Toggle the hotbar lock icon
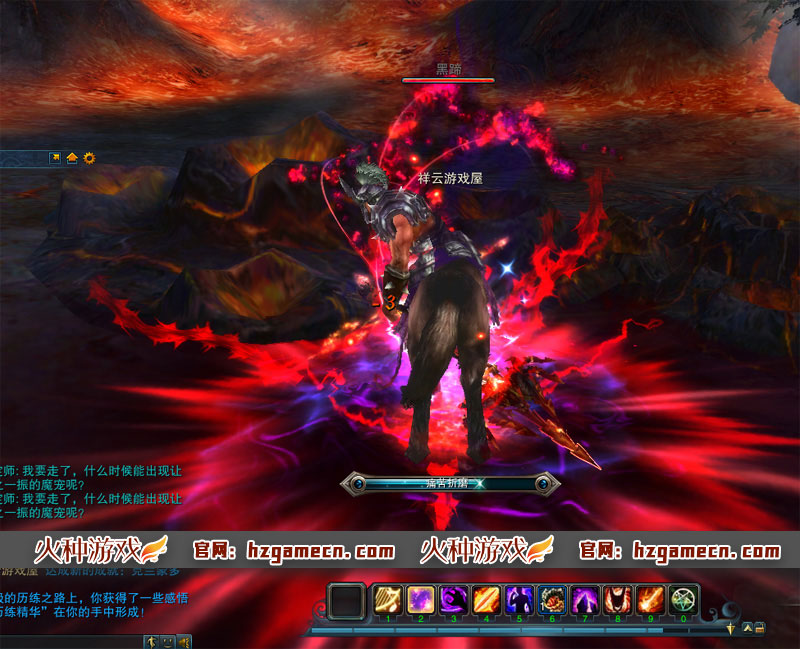The width and height of the screenshot is (800, 649). click(761, 627)
